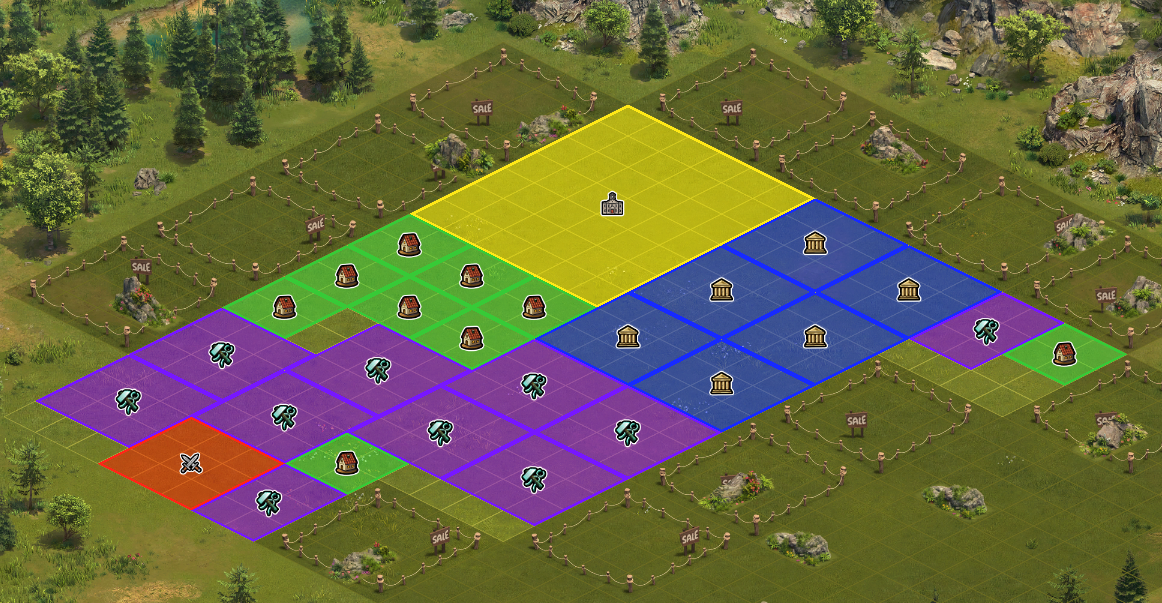Select the yellow town hall tile
Screen dimensions: 1162x603
click(x=611, y=205)
